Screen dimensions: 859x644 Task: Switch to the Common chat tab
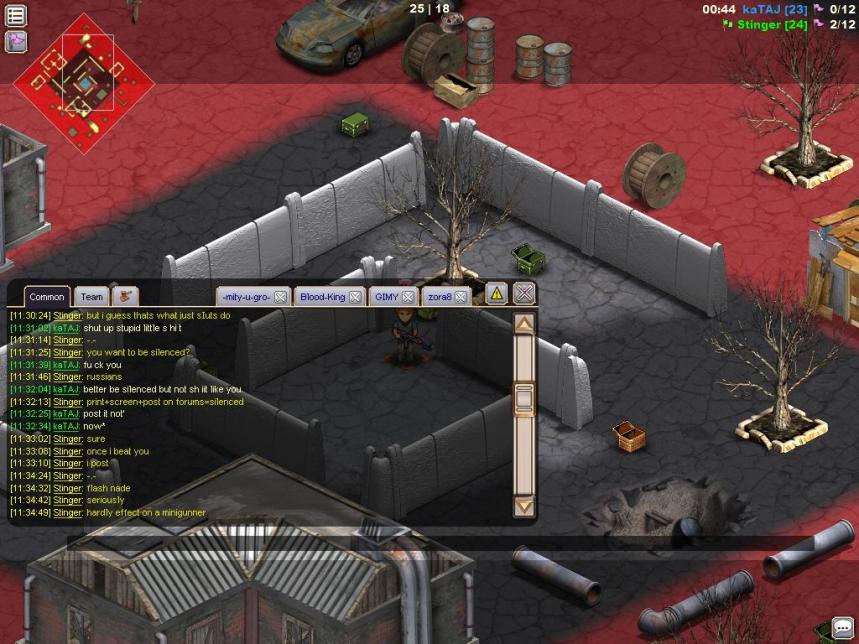tap(47, 297)
